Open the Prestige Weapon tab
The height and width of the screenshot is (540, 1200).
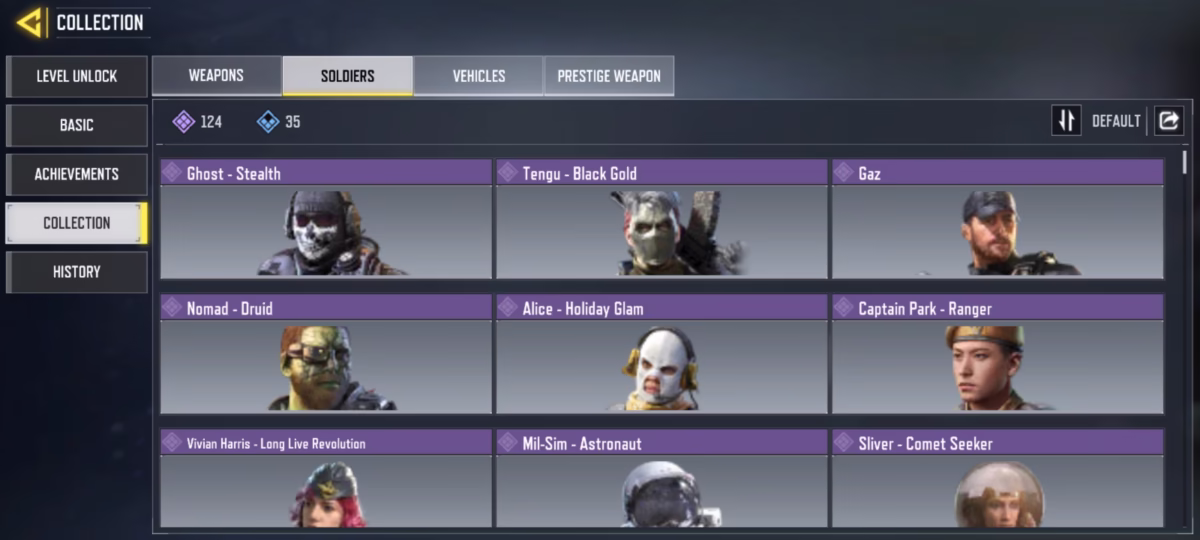coord(609,76)
